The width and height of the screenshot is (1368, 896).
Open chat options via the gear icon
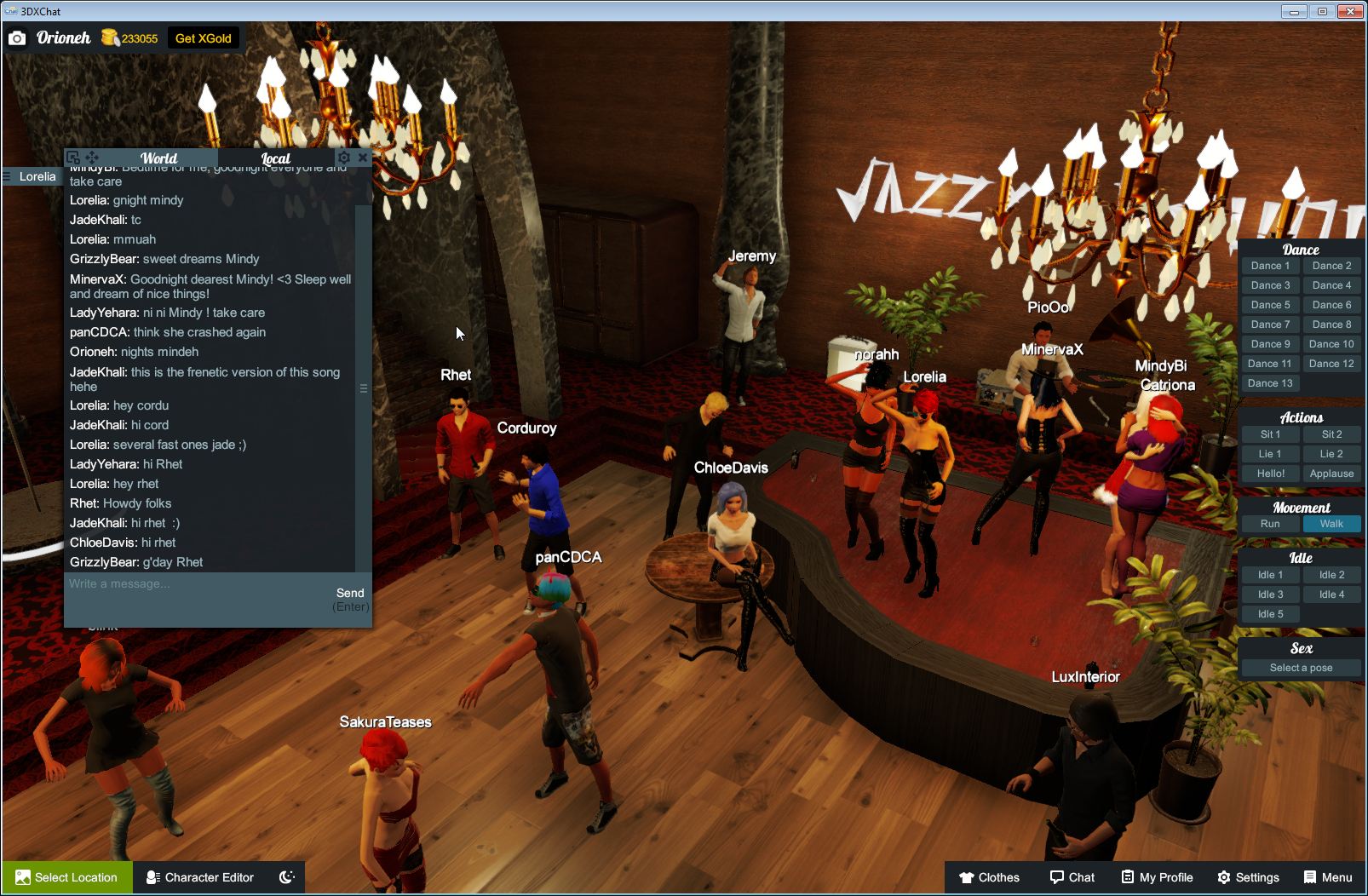pos(343,157)
